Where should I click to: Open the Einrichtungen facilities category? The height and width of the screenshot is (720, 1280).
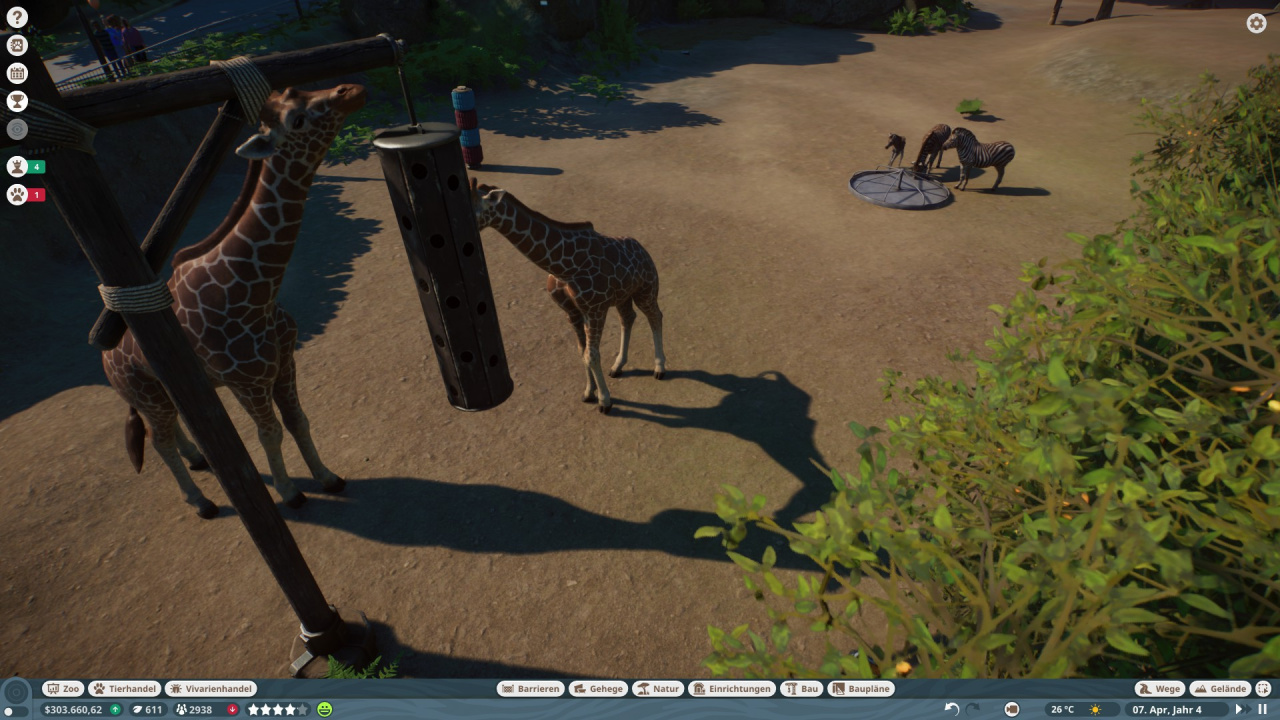click(x=732, y=689)
